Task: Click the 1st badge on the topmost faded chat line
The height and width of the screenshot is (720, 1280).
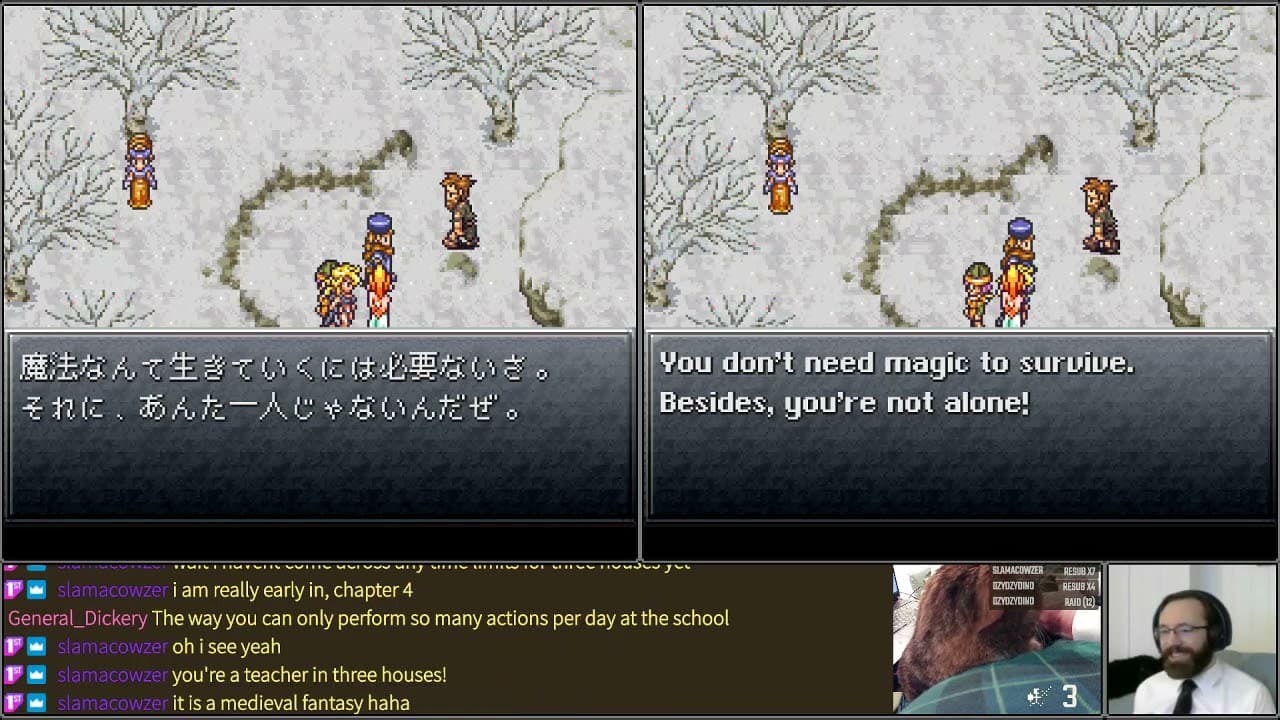Action: pyautogui.click(x=14, y=562)
